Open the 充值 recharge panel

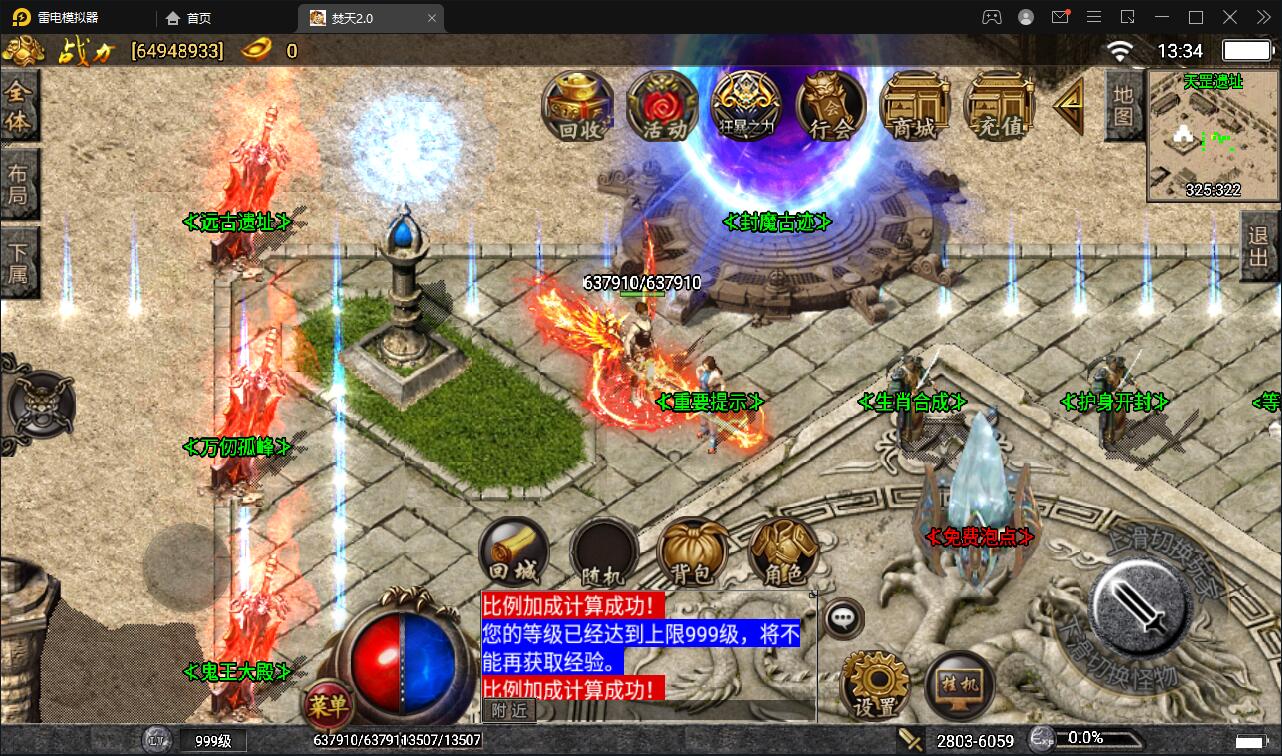999,107
